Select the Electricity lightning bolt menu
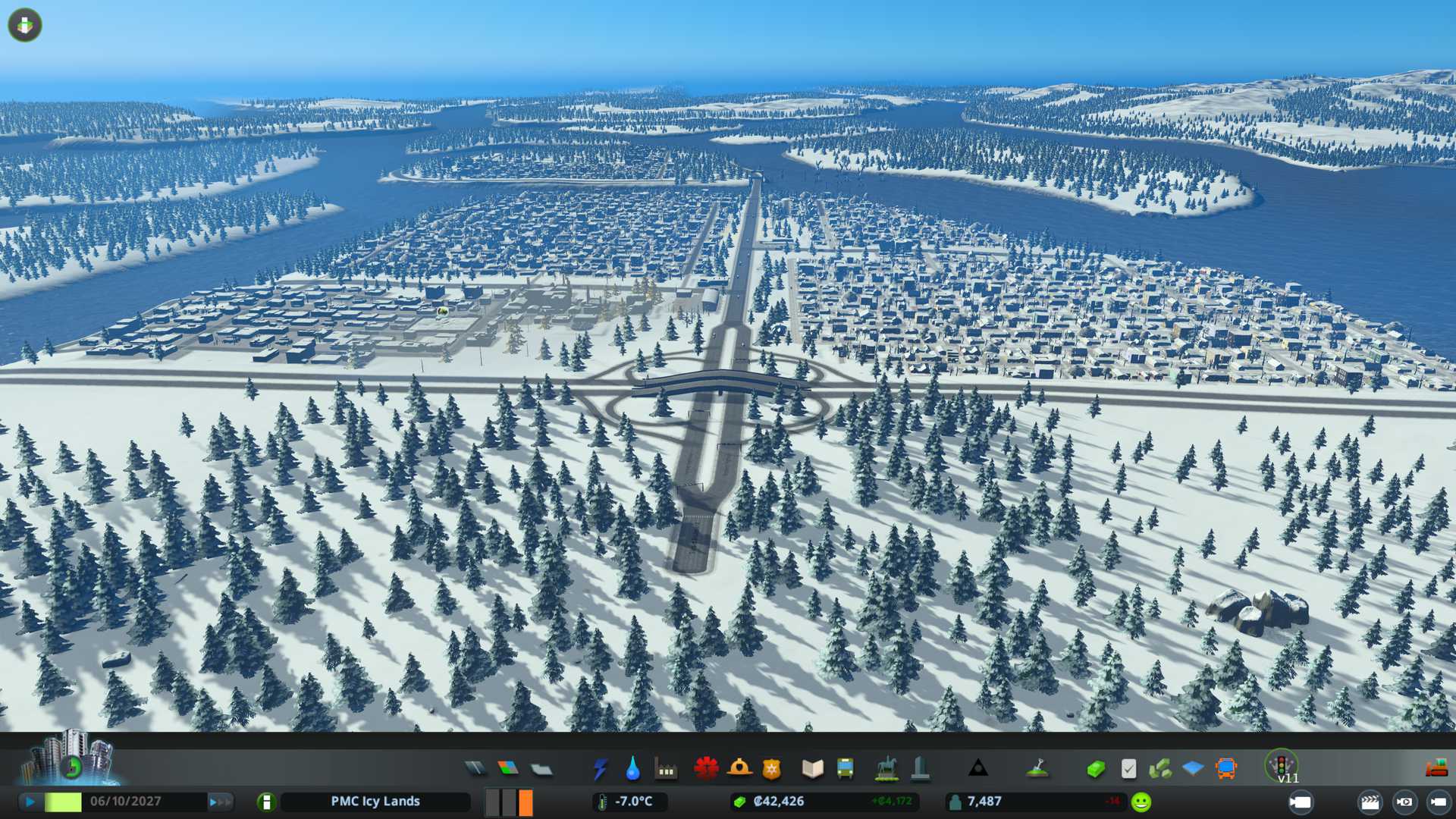Screen dimensions: 1456x819 (600, 769)
